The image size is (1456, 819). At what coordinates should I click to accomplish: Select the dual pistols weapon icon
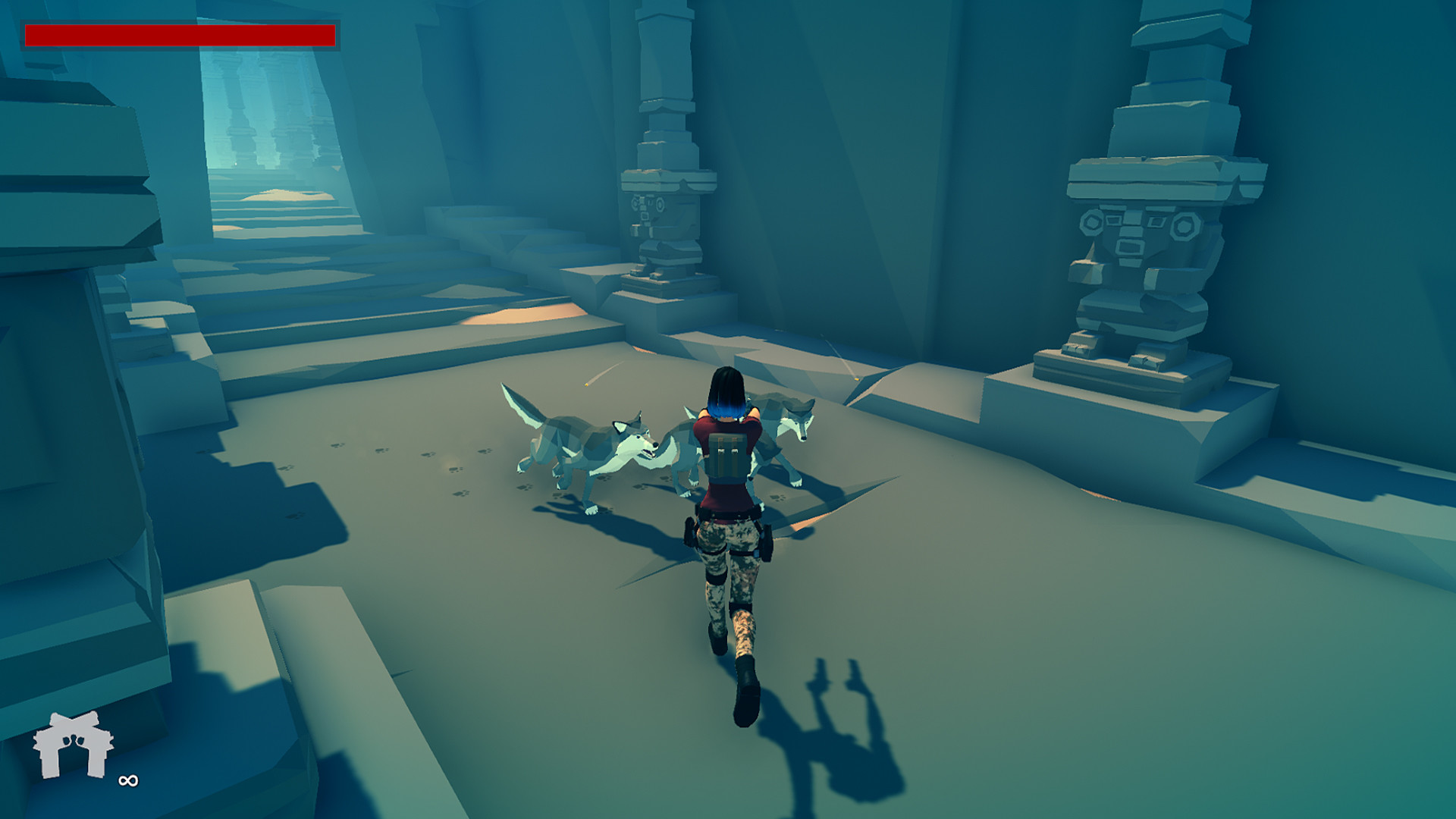72,747
